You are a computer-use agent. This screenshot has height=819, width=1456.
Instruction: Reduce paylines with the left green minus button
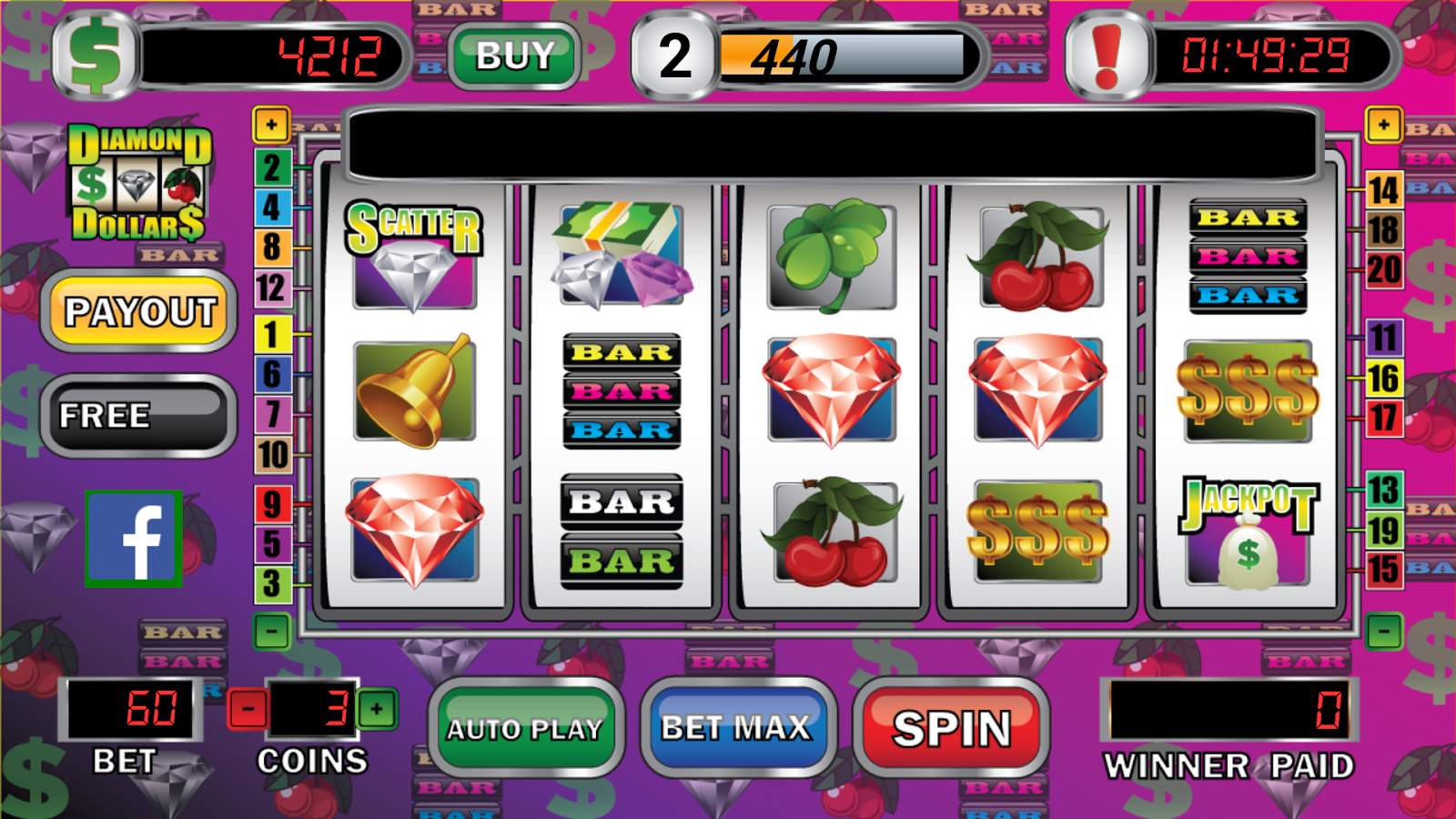tap(271, 632)
